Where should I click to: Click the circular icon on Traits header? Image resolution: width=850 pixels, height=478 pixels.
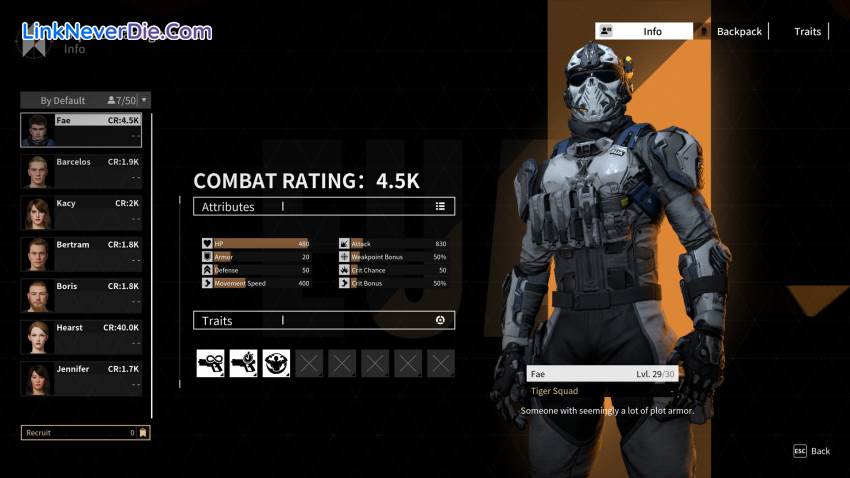tap(440, 320)
